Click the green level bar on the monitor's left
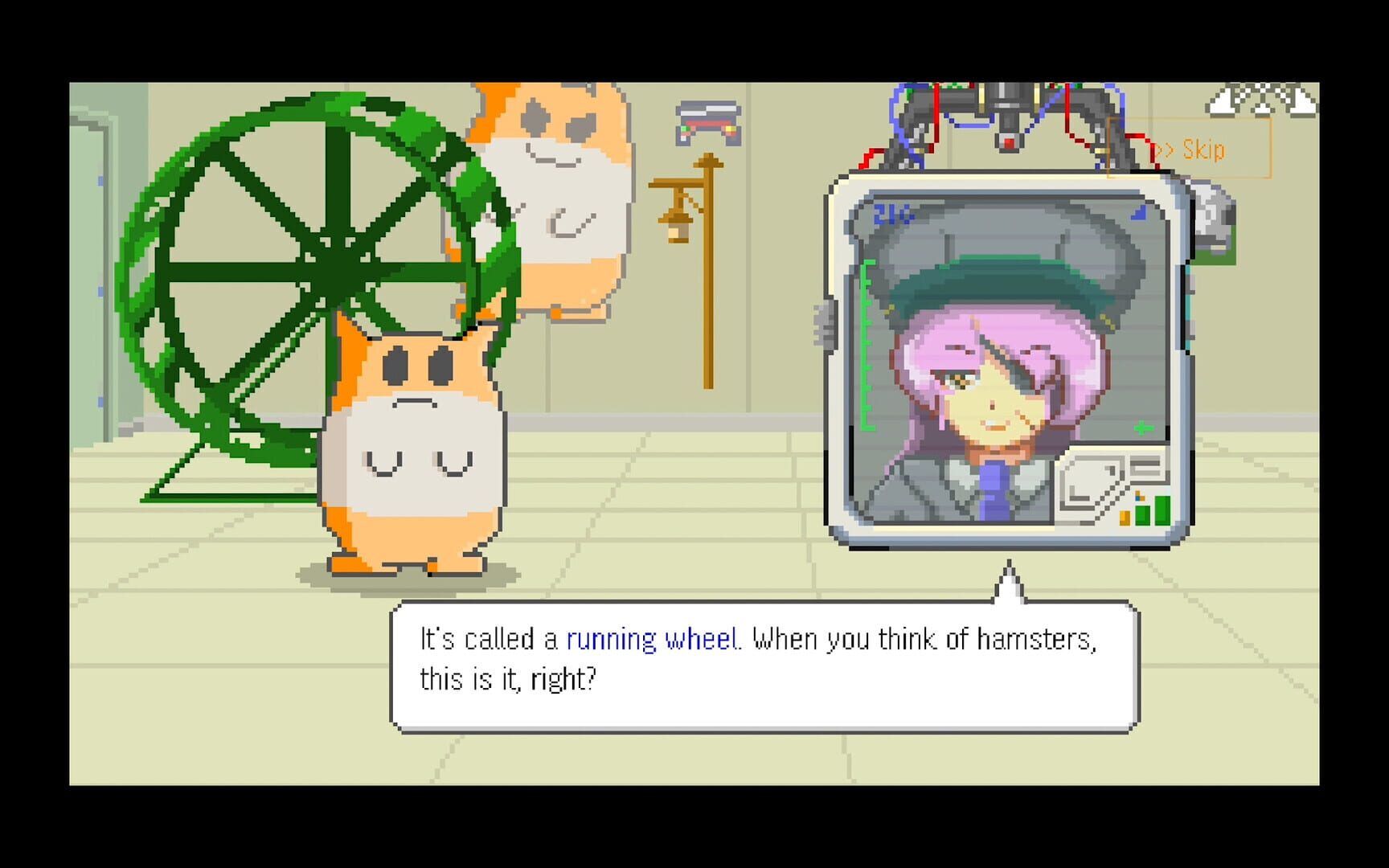1389x868 pixels. pyautogui.click(x=866, y=341)
